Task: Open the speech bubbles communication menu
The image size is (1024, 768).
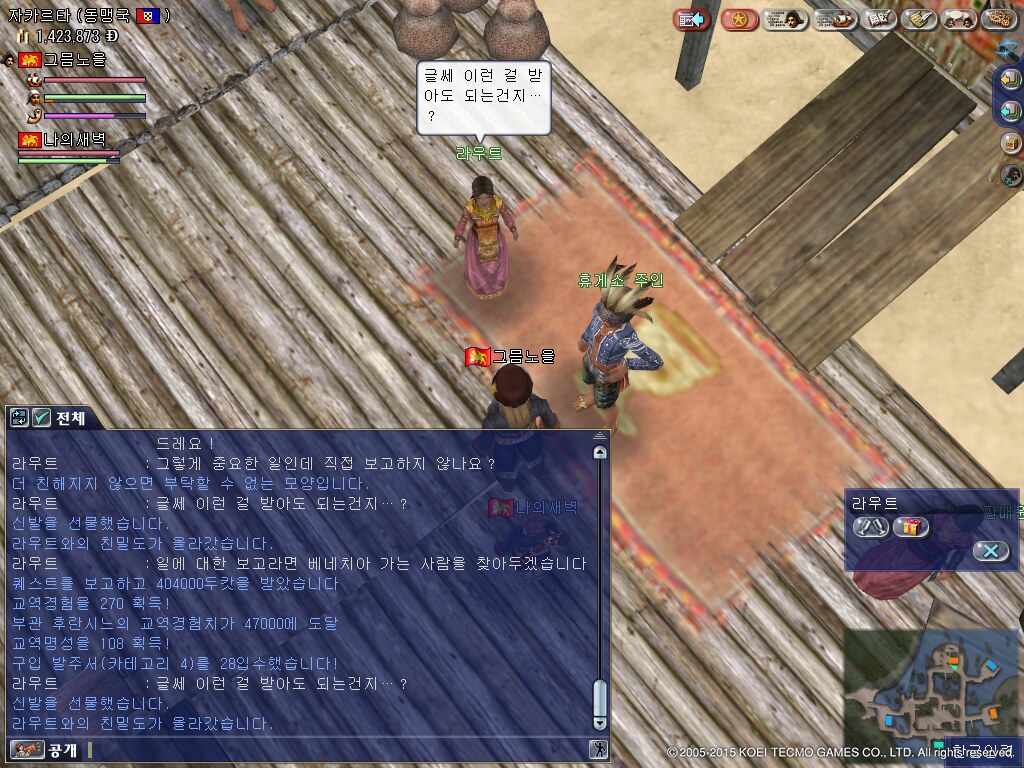Action: click(959, 19)
